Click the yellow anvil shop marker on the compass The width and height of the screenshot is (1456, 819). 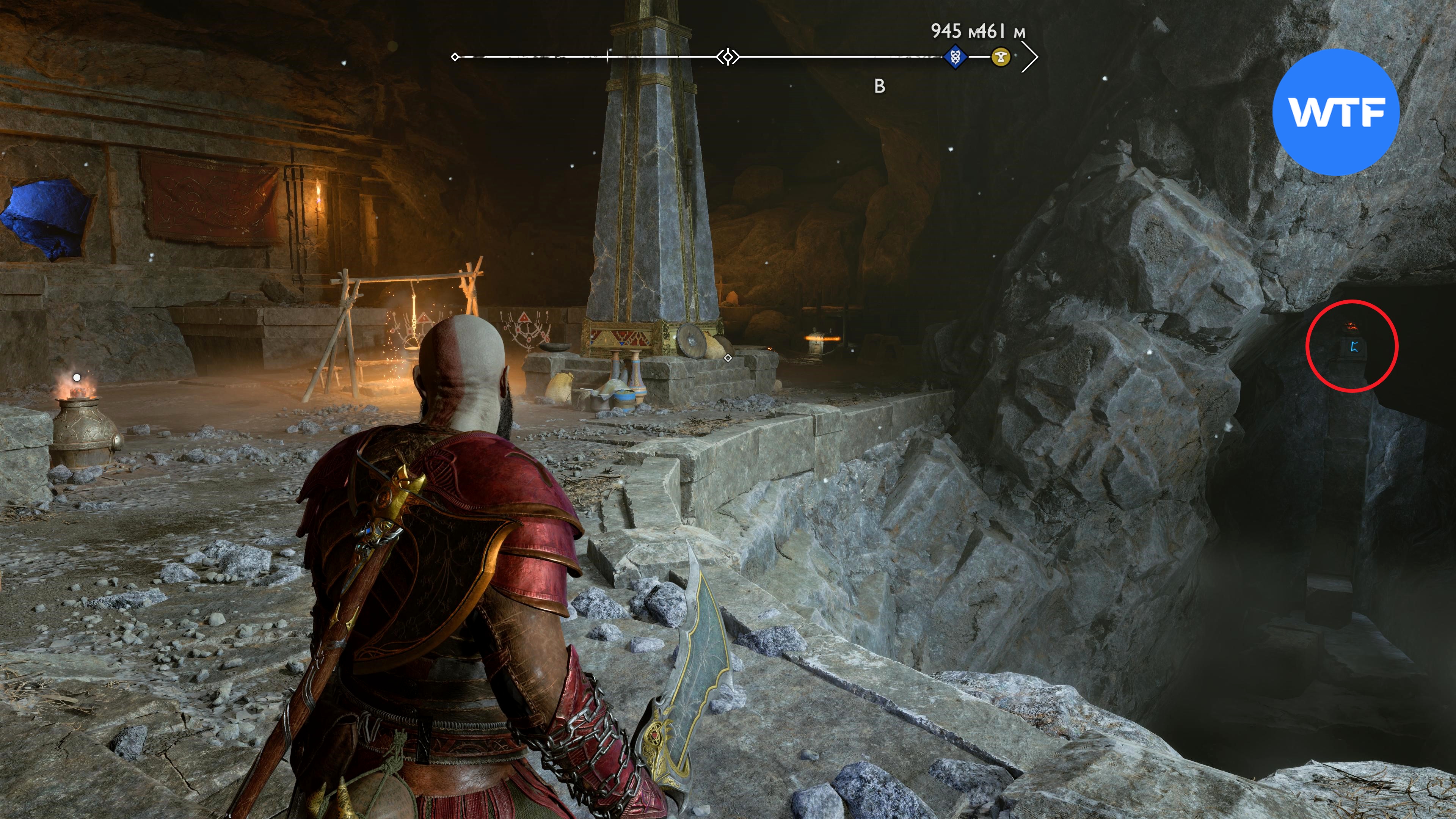click(x=1001, y=57)
